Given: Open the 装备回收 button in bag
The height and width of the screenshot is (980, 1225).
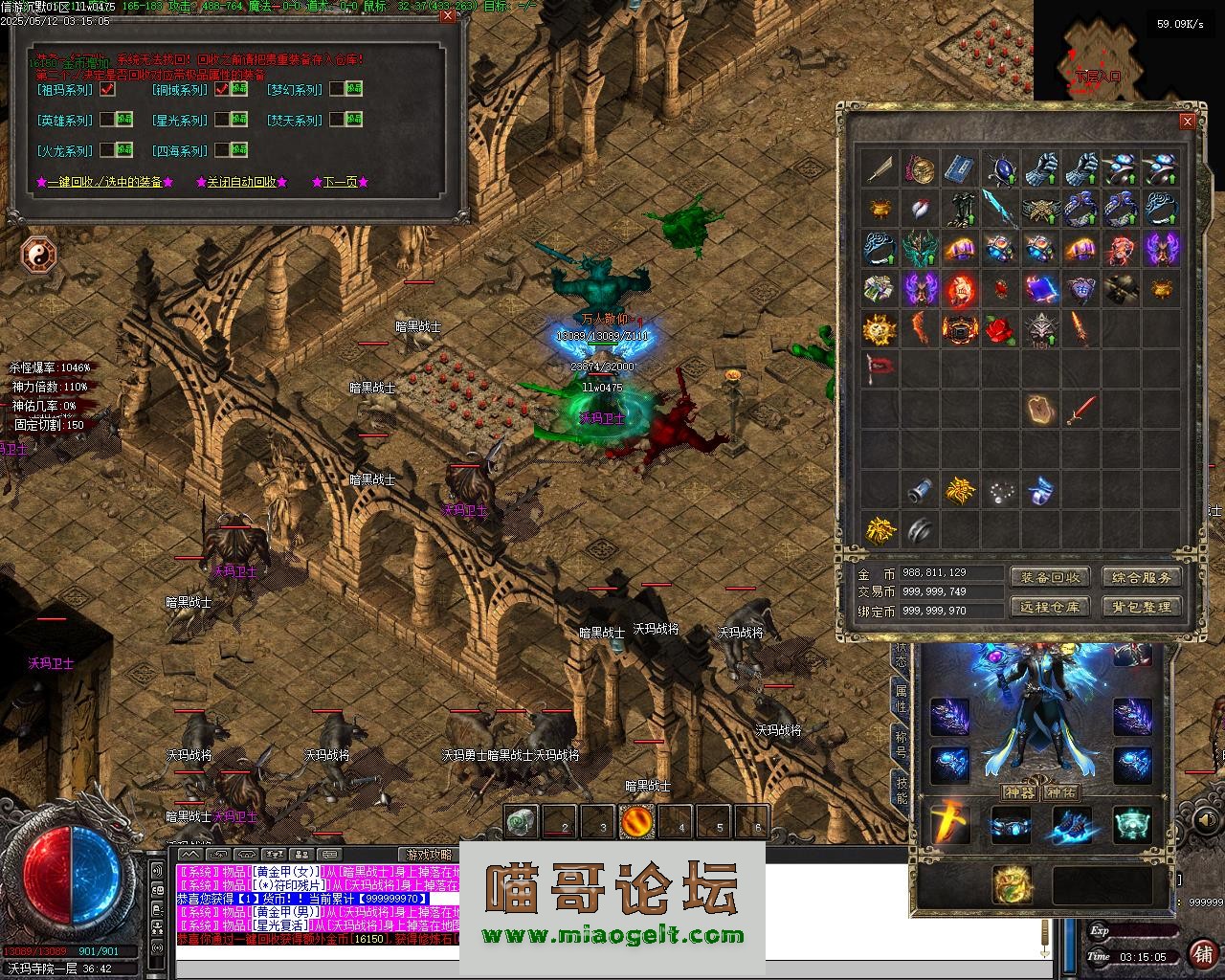Looking at the screenshot, I should coord(1050,577).
